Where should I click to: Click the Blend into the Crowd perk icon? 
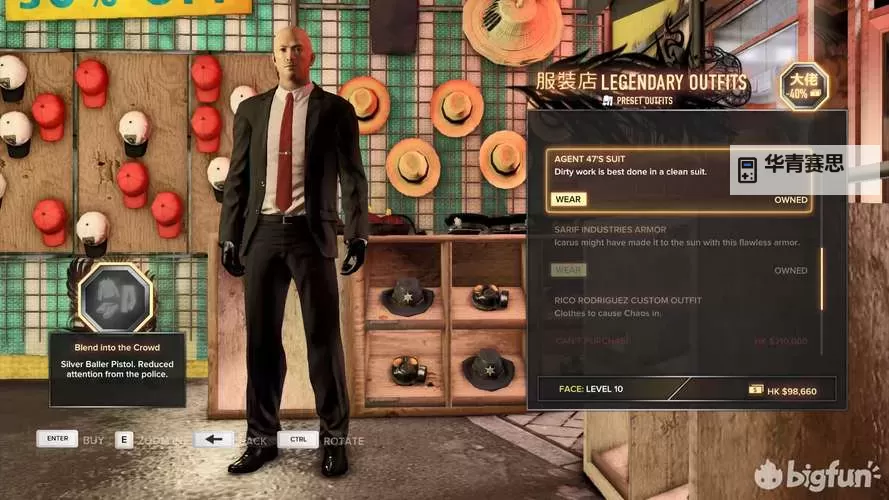coord(116,297)
